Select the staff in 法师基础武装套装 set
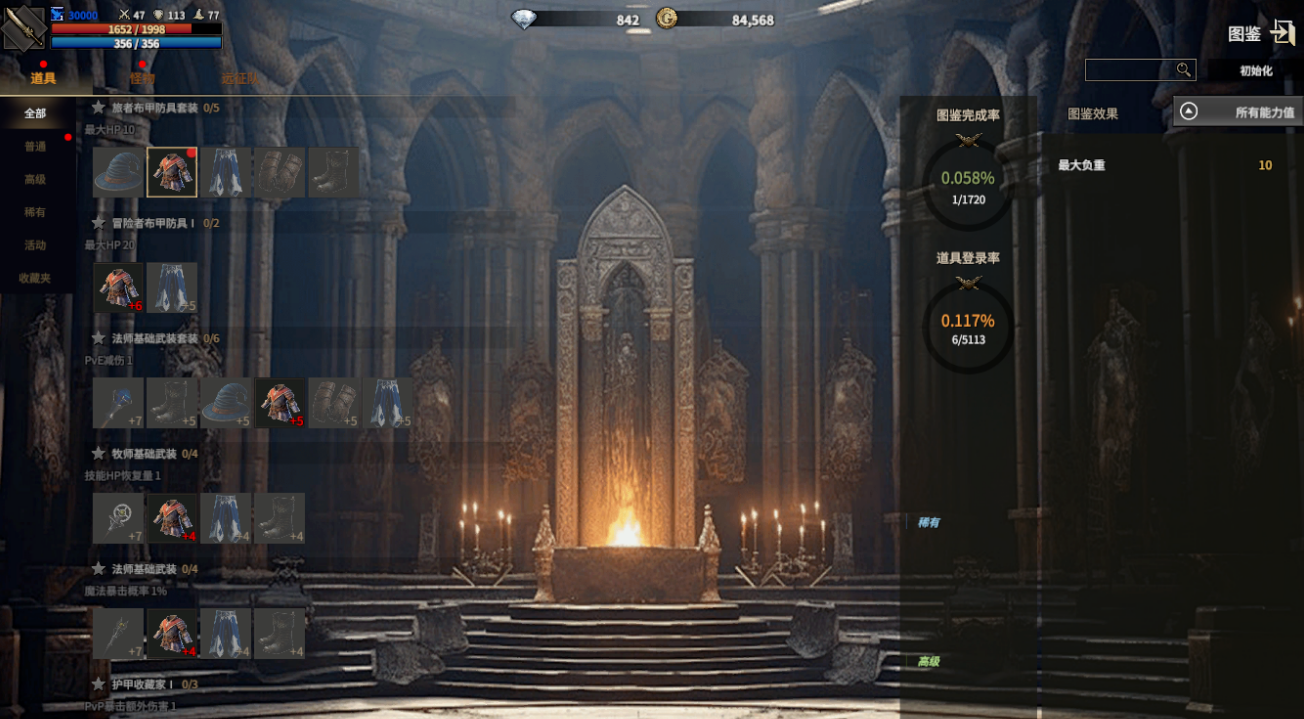The image size is (1304, 719). click(x=118, y=403)
